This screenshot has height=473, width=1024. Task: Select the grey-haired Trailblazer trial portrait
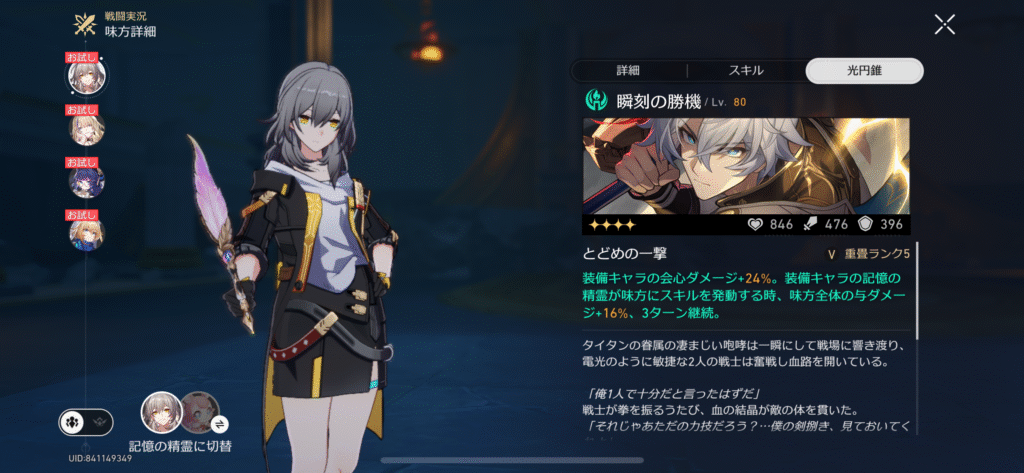click(85, 75)
